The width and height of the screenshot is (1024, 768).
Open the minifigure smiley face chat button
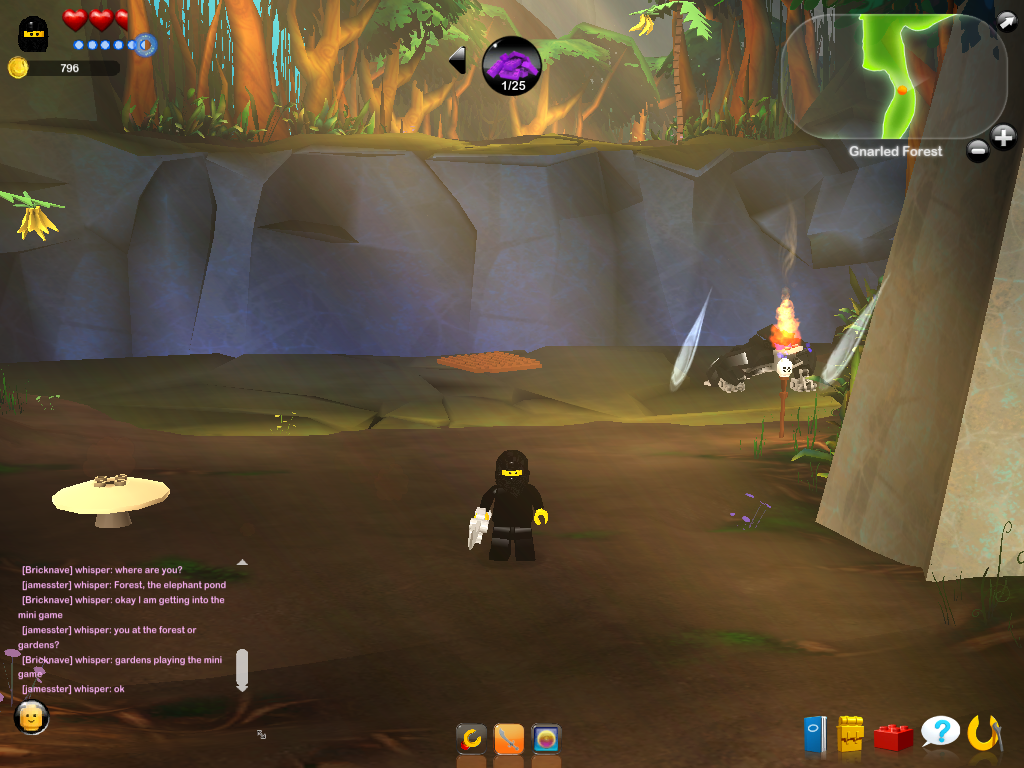[32, 716]
